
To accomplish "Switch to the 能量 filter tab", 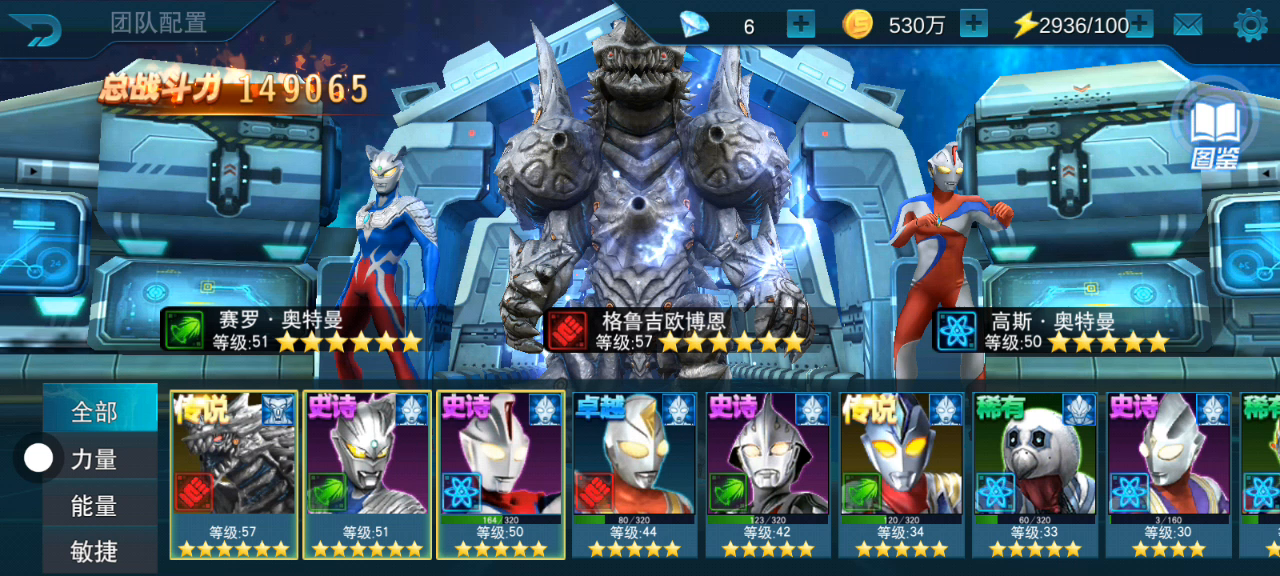I will click(96, 506).
